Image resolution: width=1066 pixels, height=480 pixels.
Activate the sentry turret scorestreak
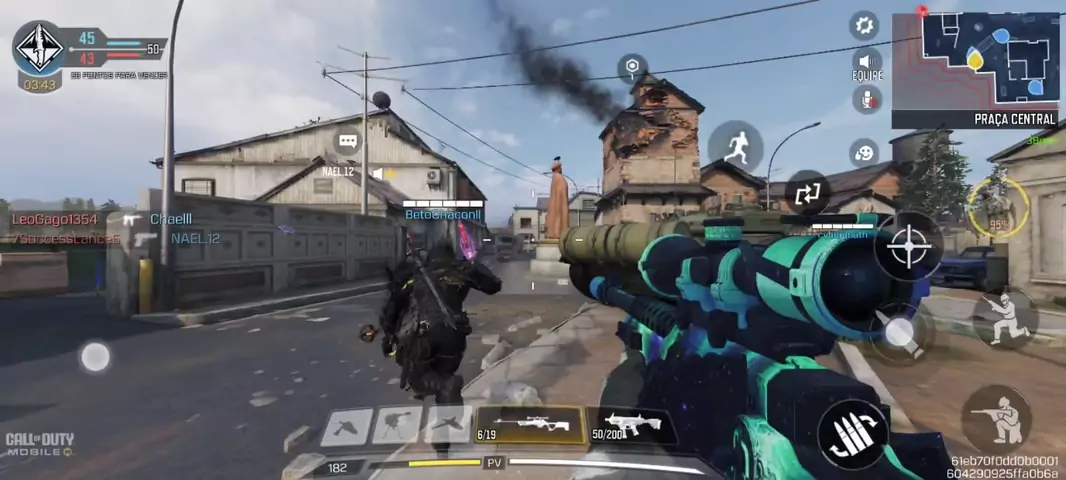(x=397, y=426)
